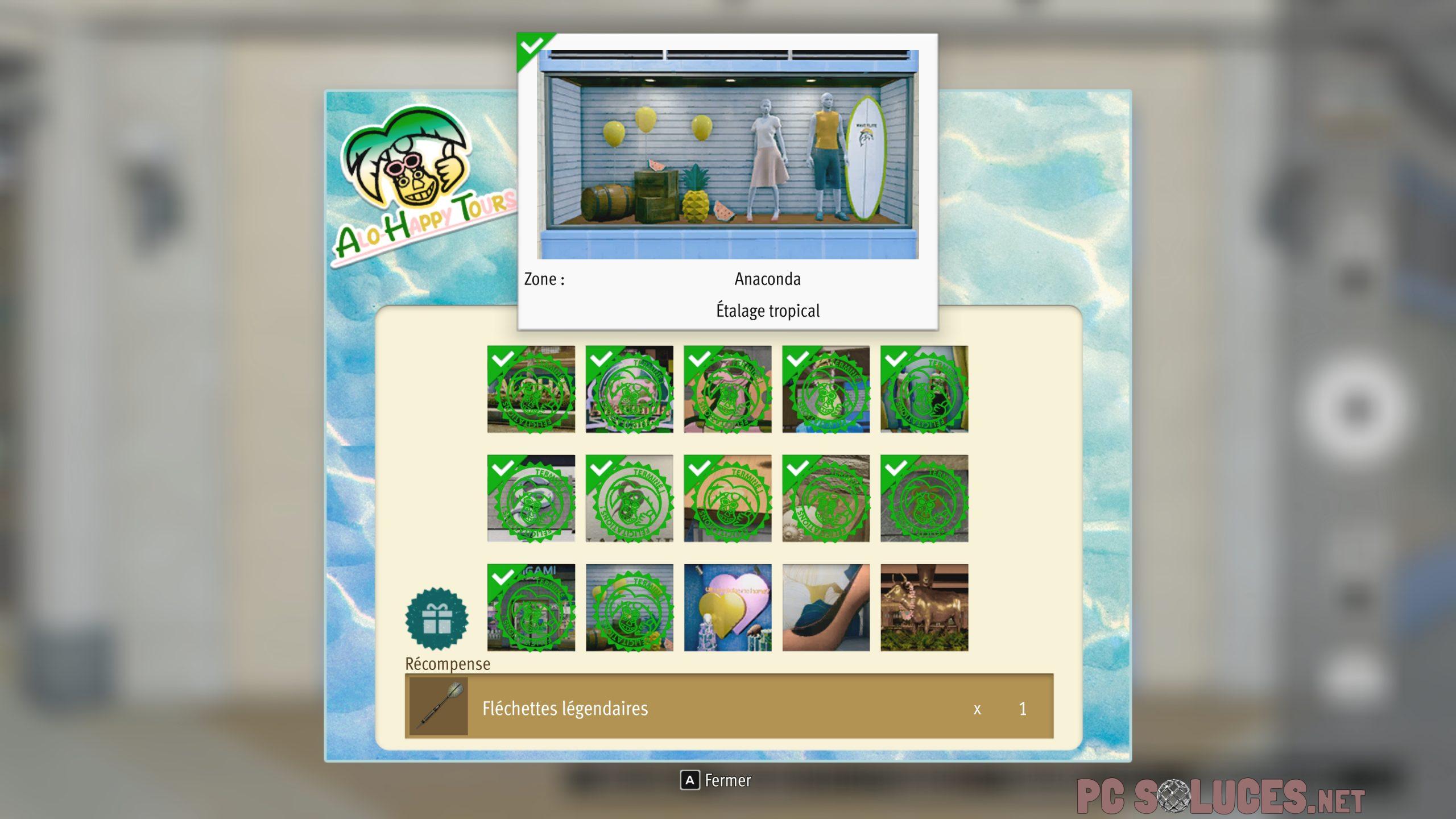Open the bronze bull statue photo thumbnail
The height and width of the screenshot is (819, 1456).
pyautogui.click(x=924, y=607)
